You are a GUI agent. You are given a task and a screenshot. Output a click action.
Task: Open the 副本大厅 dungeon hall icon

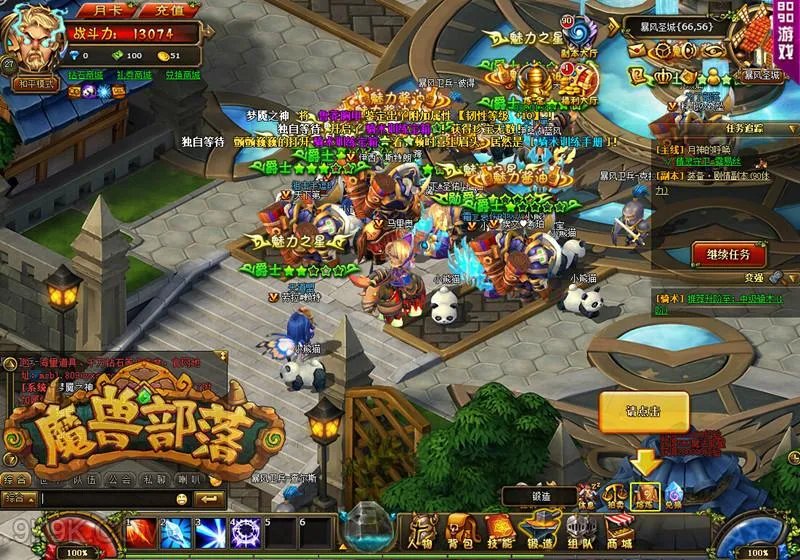(x=575, y=32)
